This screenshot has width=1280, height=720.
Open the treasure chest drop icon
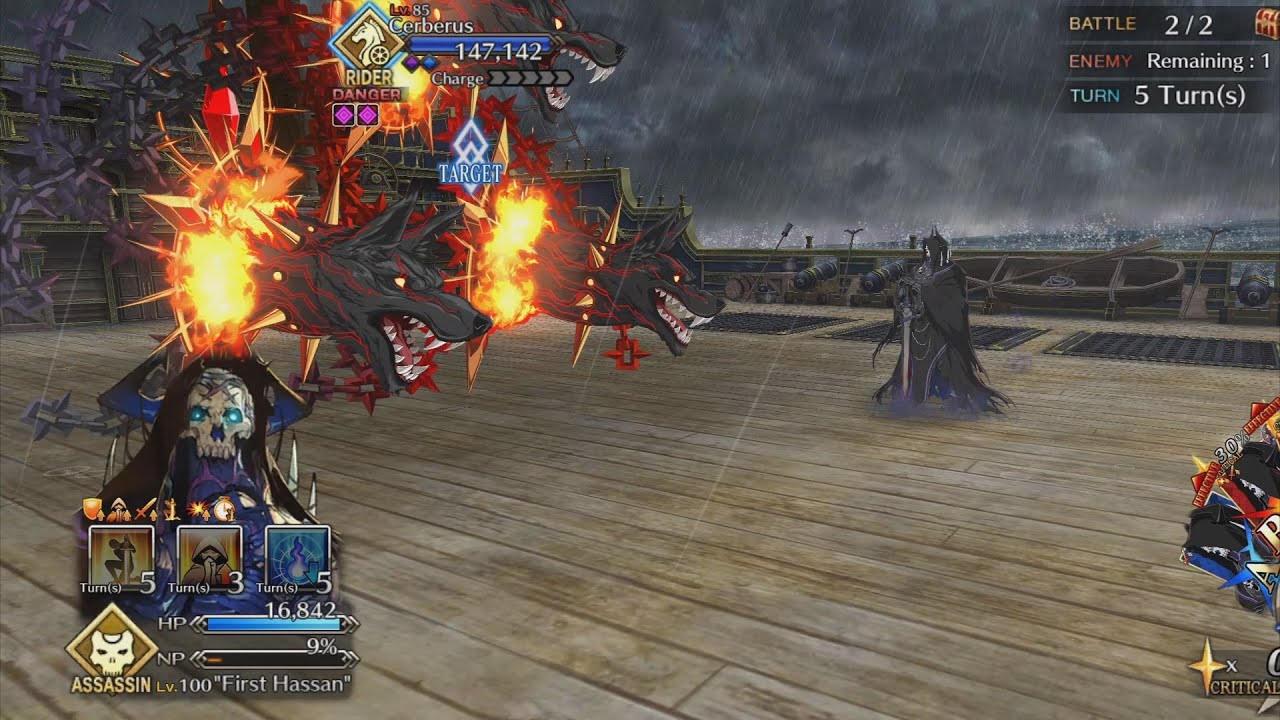1268,24
